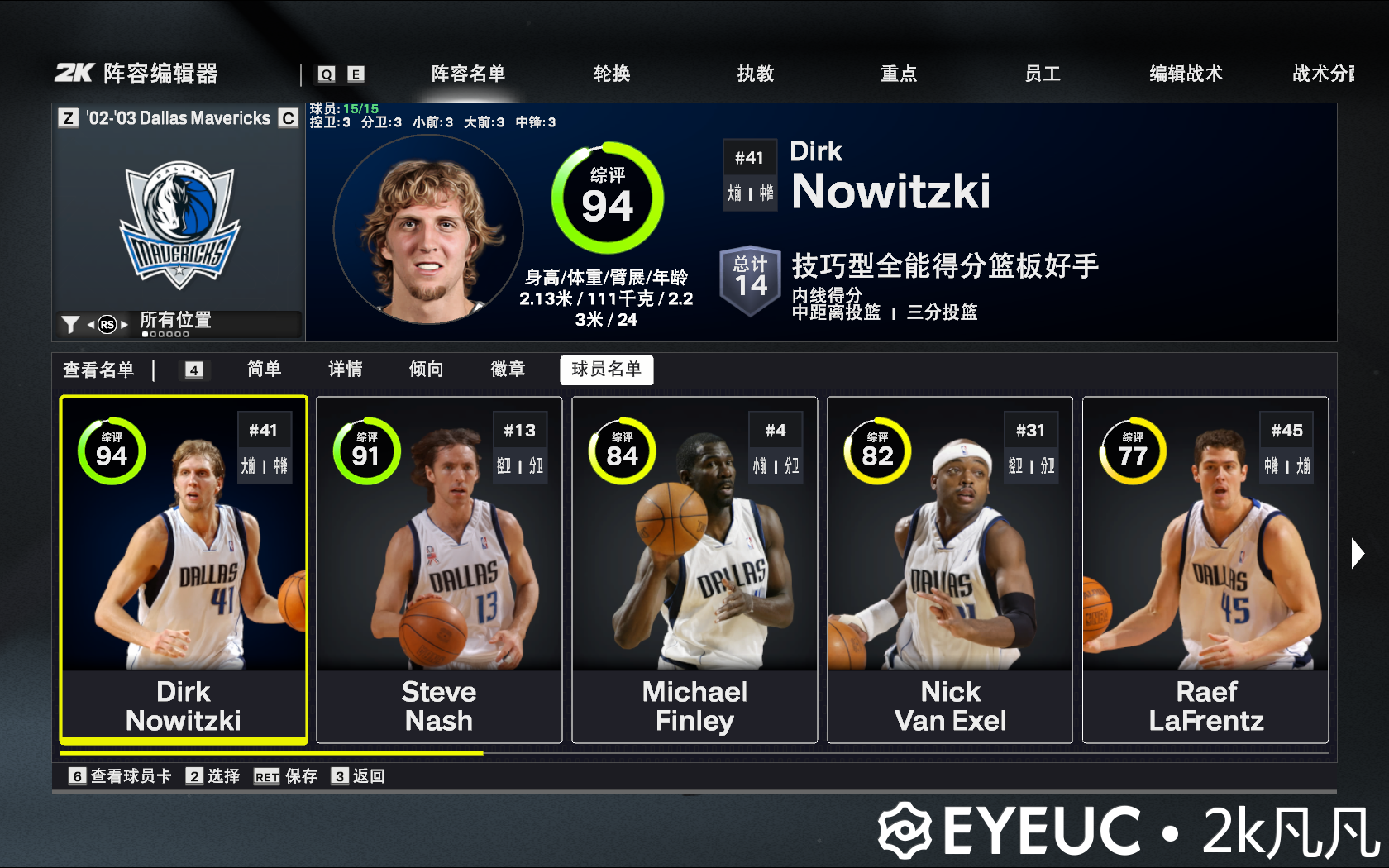This screenshot has width=1389, height=868.
Task: Switch to the 详情 details view
Action: (346, 369)
